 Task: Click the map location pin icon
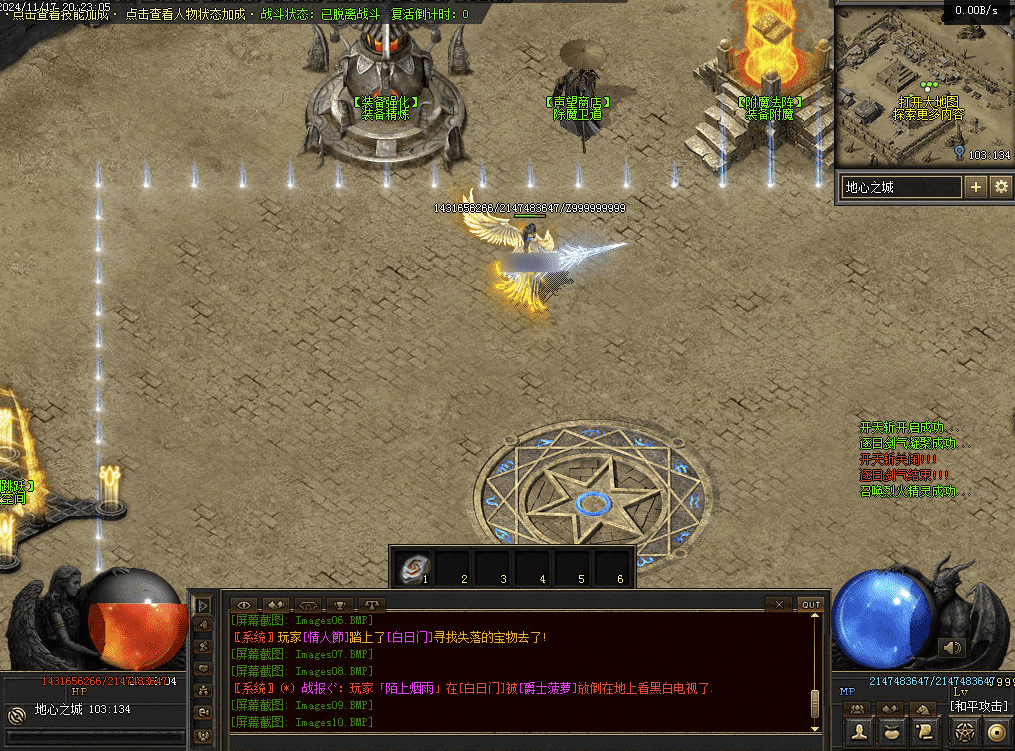point(960,153)
